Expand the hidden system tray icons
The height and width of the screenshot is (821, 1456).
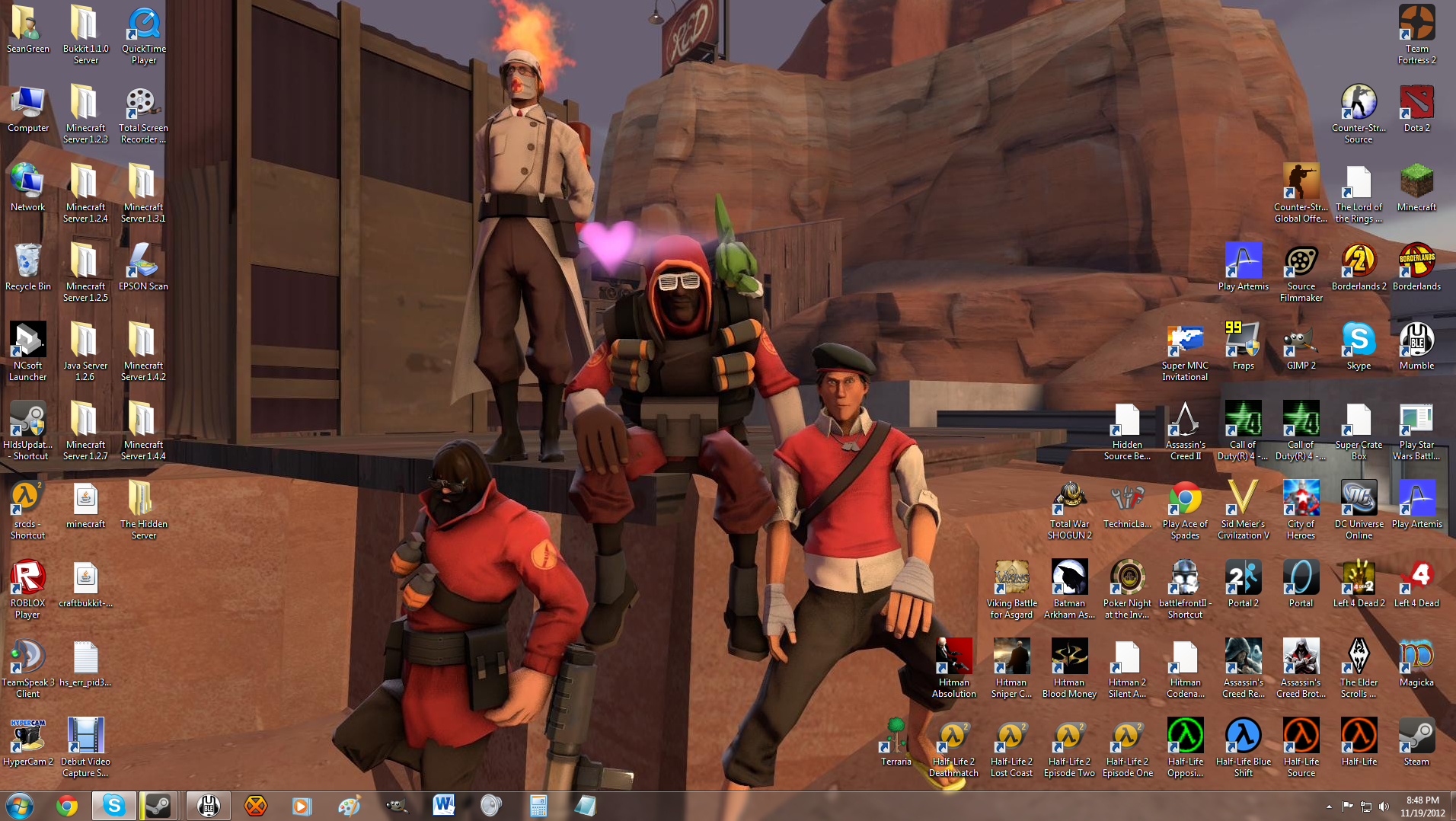click(x=1327, y=805)
